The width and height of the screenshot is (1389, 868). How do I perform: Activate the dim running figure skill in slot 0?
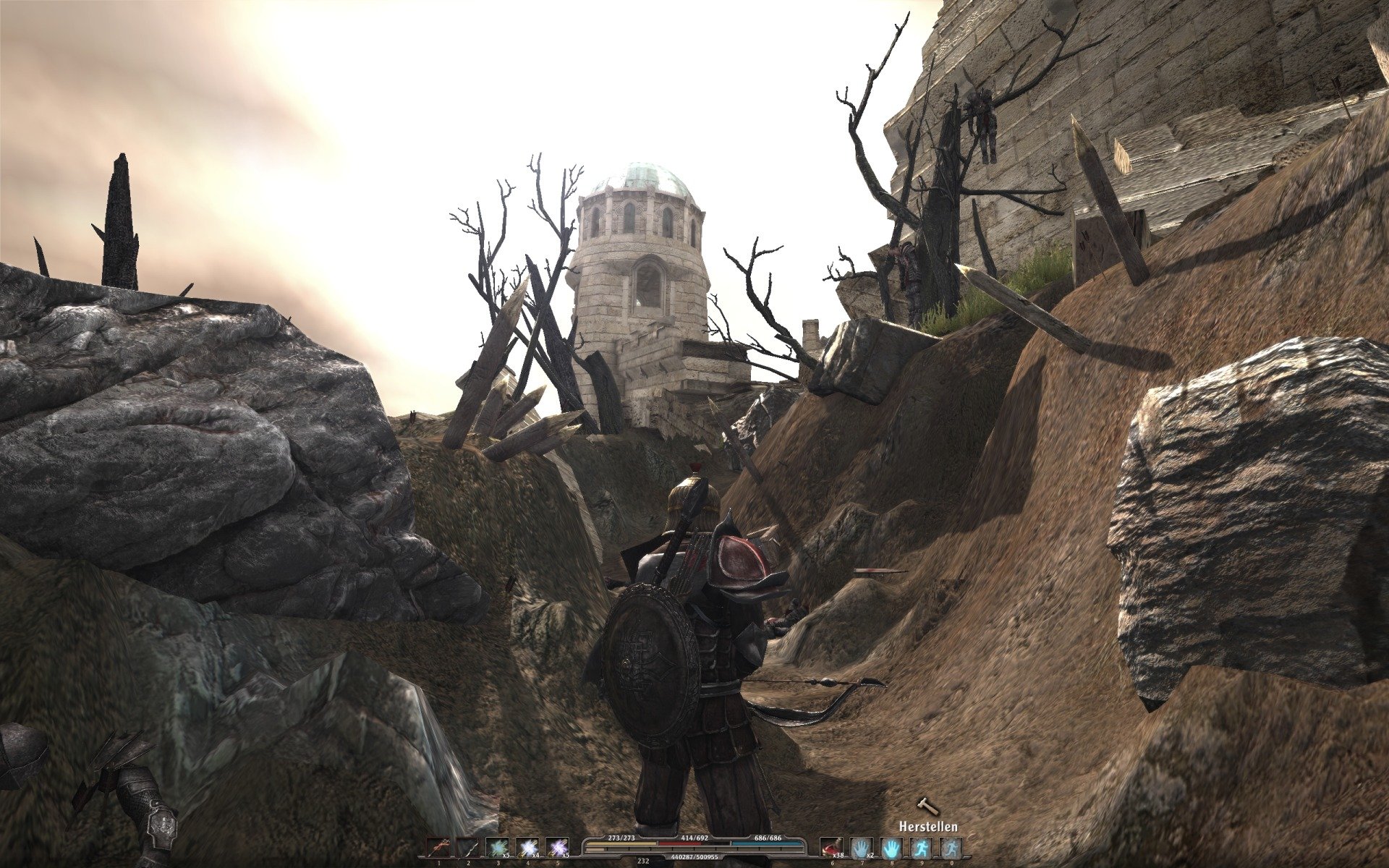coord(951,847)
